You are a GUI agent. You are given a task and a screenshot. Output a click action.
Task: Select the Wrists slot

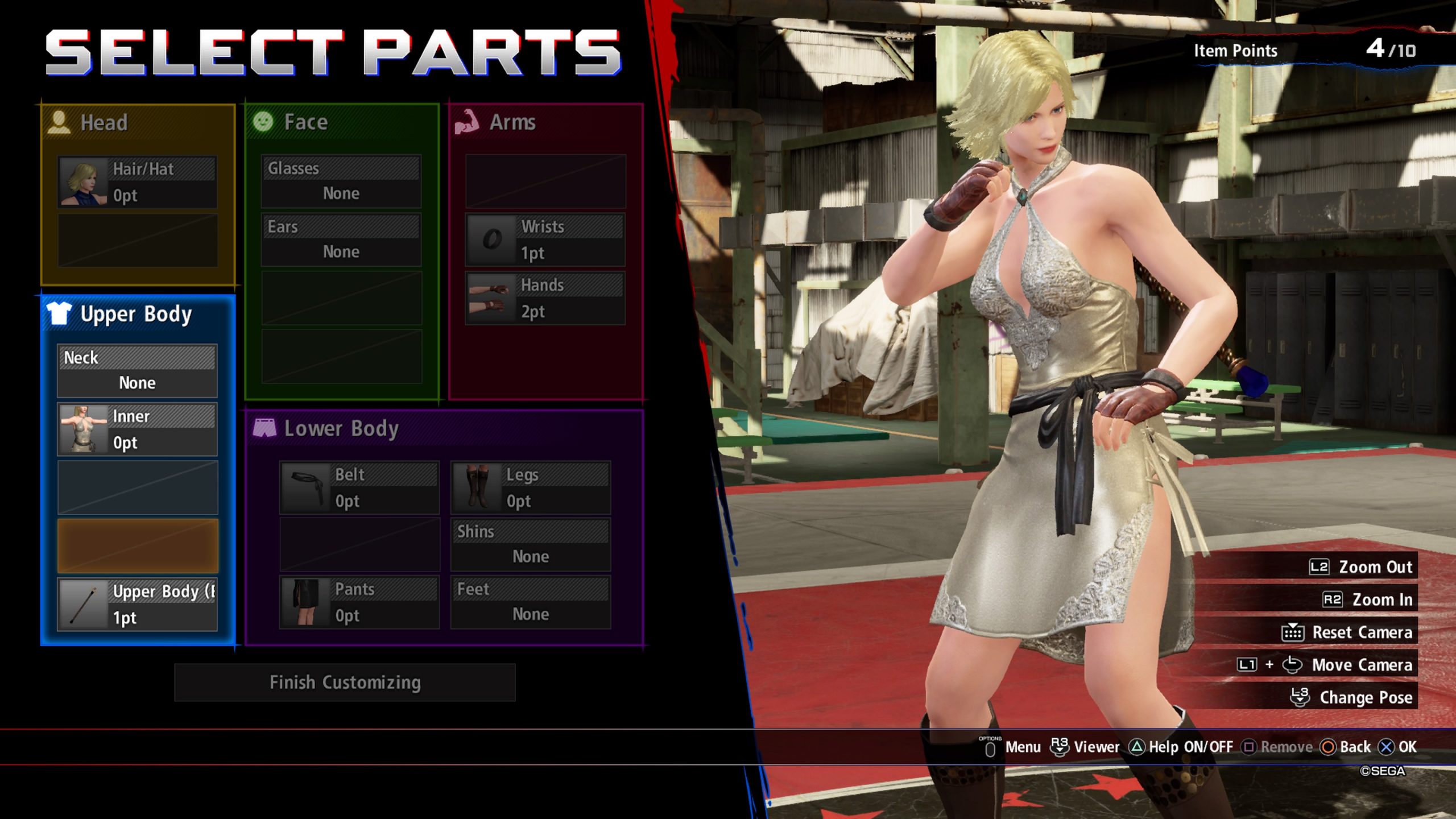click(x=545, y=239)
